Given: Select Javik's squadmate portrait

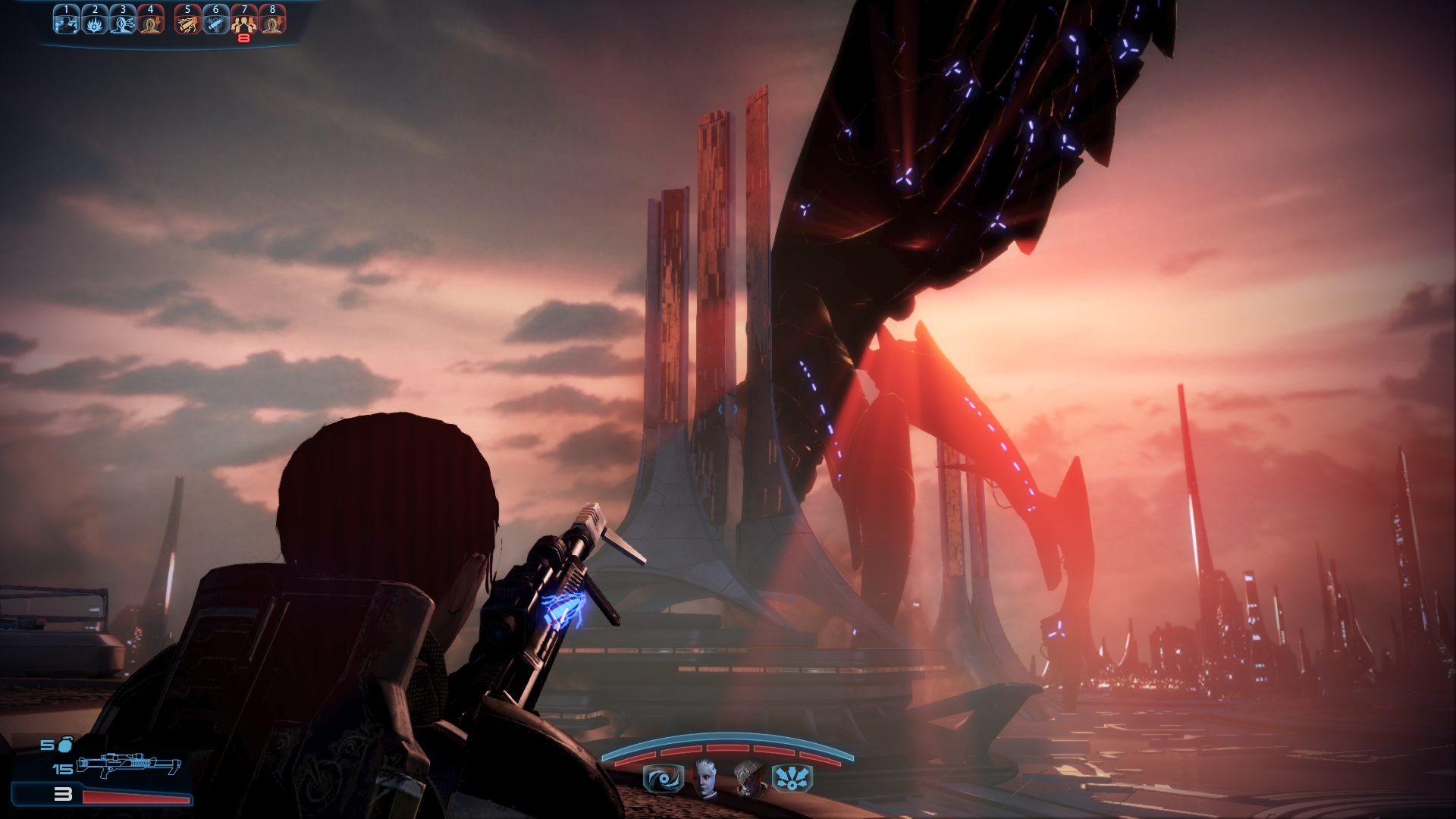Looking at the screenshot, I should pyautogui.click(x=749, y=778).
